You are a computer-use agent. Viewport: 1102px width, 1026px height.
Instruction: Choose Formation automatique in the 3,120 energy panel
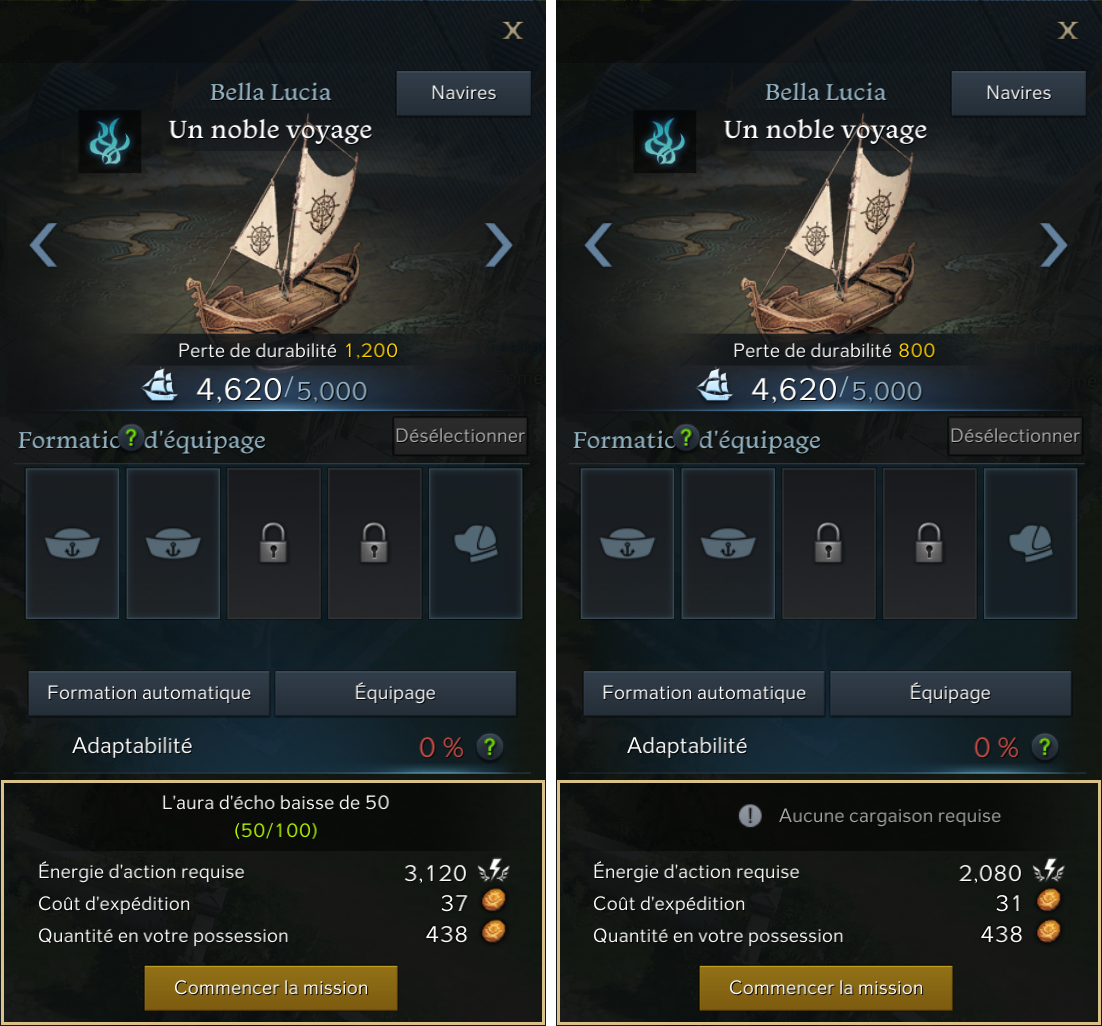coord(148,693)
